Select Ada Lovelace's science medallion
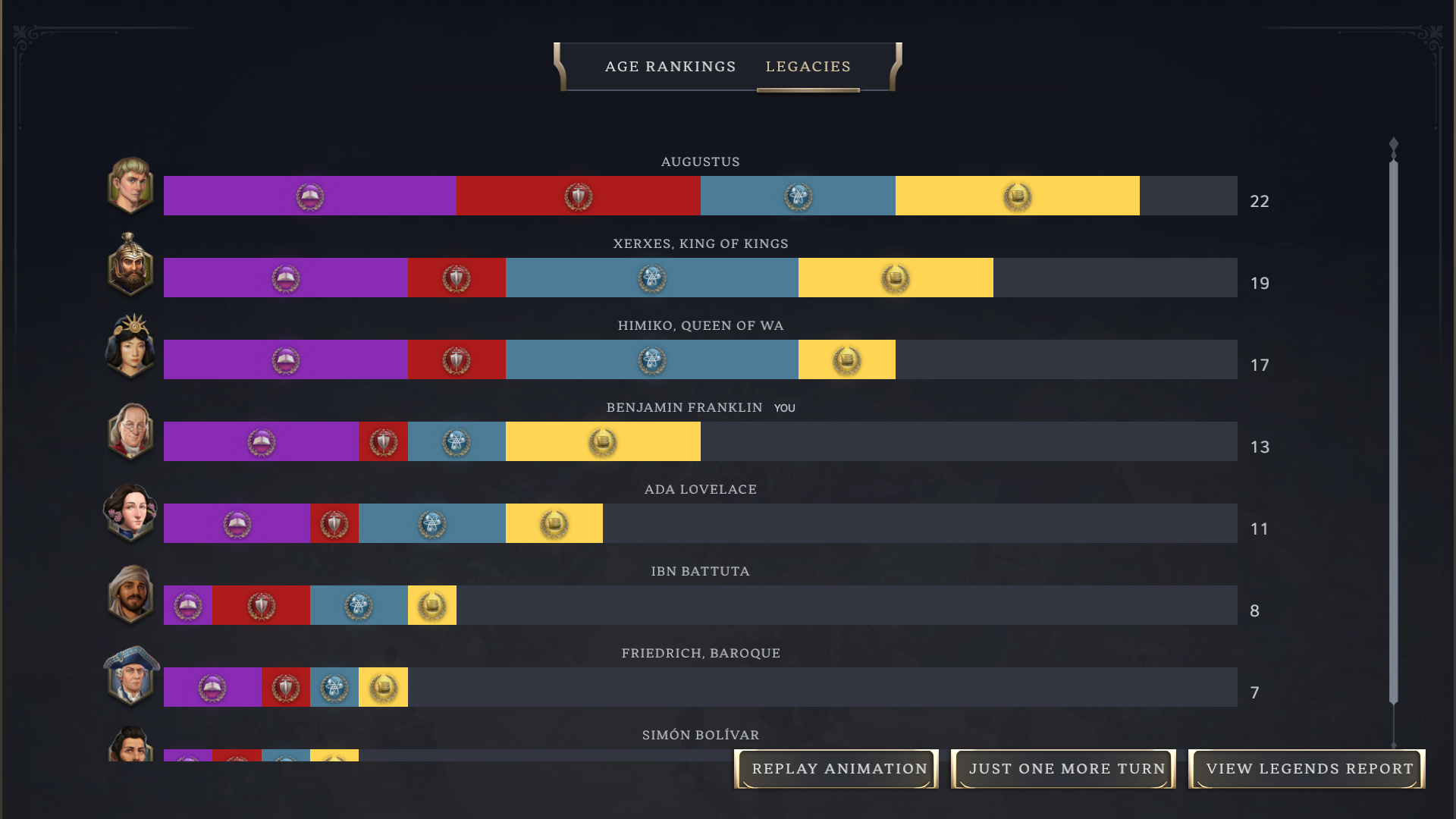The width and height of the screenshot is (1456, 819). (x=431, y=523)
